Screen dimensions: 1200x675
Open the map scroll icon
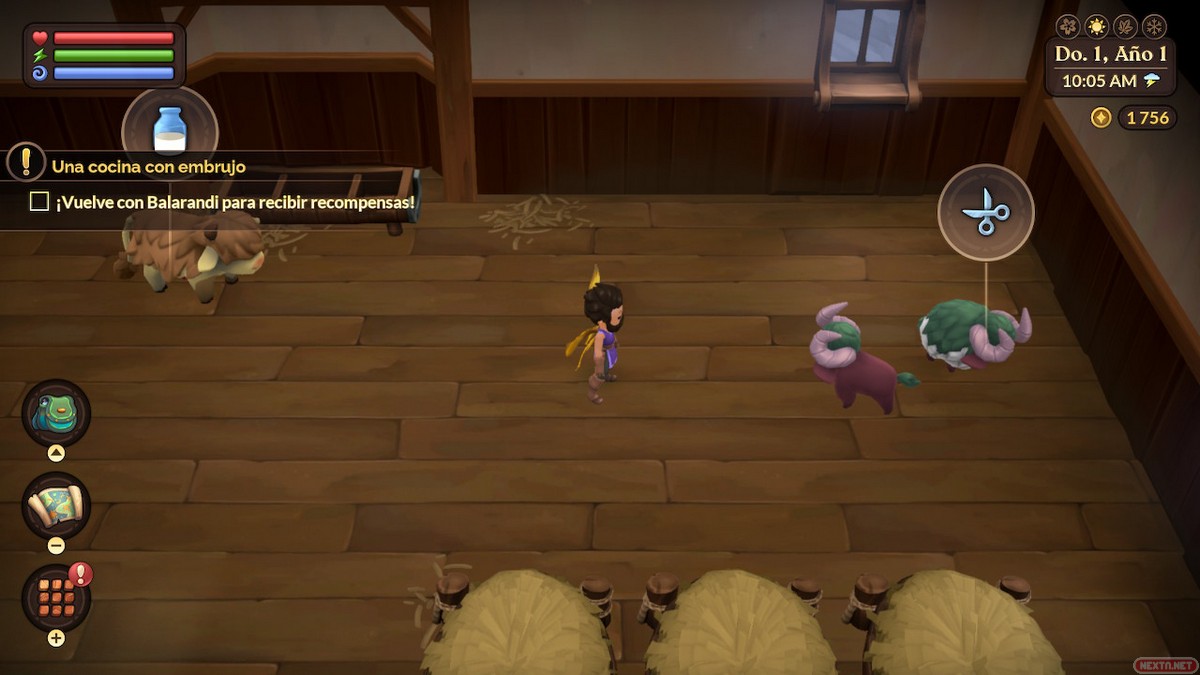tap(56, 505)
